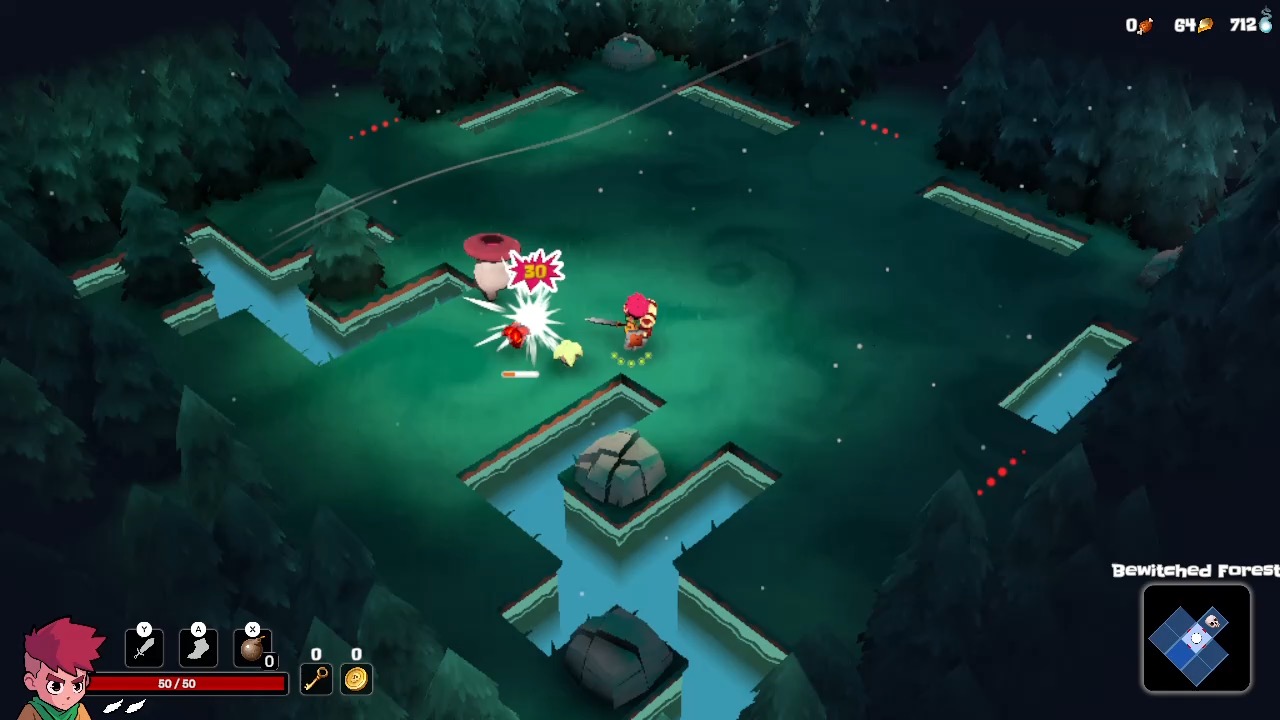Click the golden key inventory icon

click(x=316, y=681)
